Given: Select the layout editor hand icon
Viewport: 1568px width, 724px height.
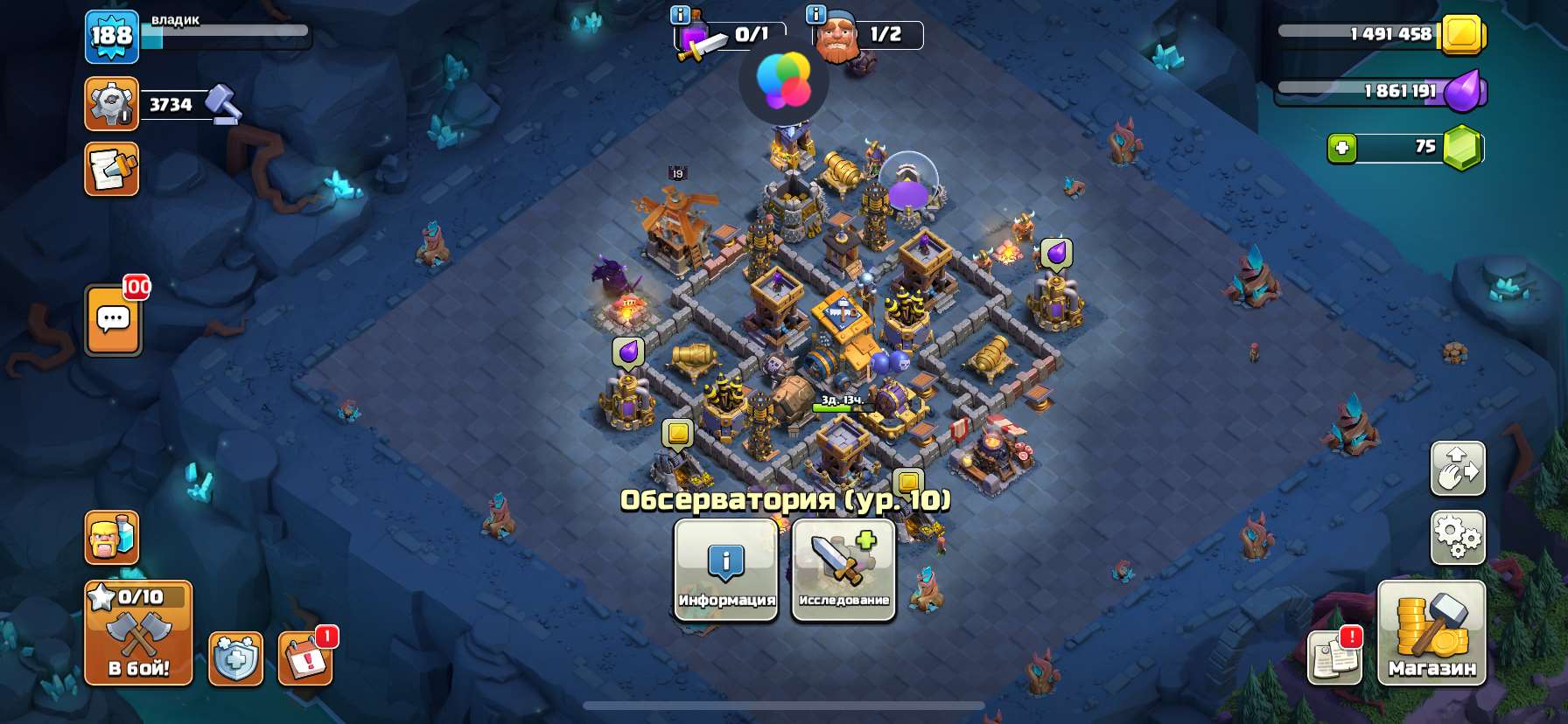Looking at the screenshot, I should pos(1458,470).
